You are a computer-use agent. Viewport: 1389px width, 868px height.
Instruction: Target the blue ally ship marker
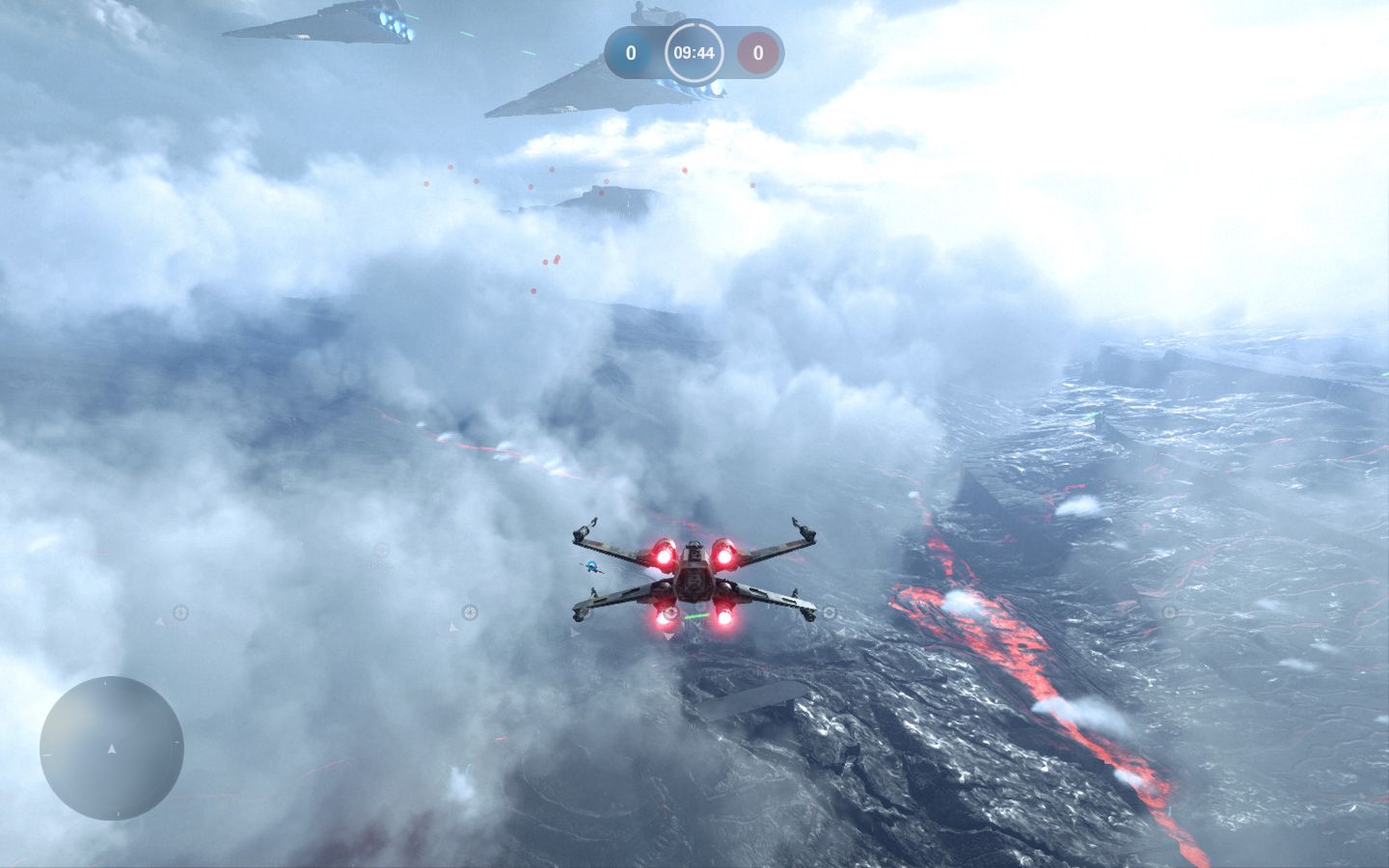click(592, 566)
